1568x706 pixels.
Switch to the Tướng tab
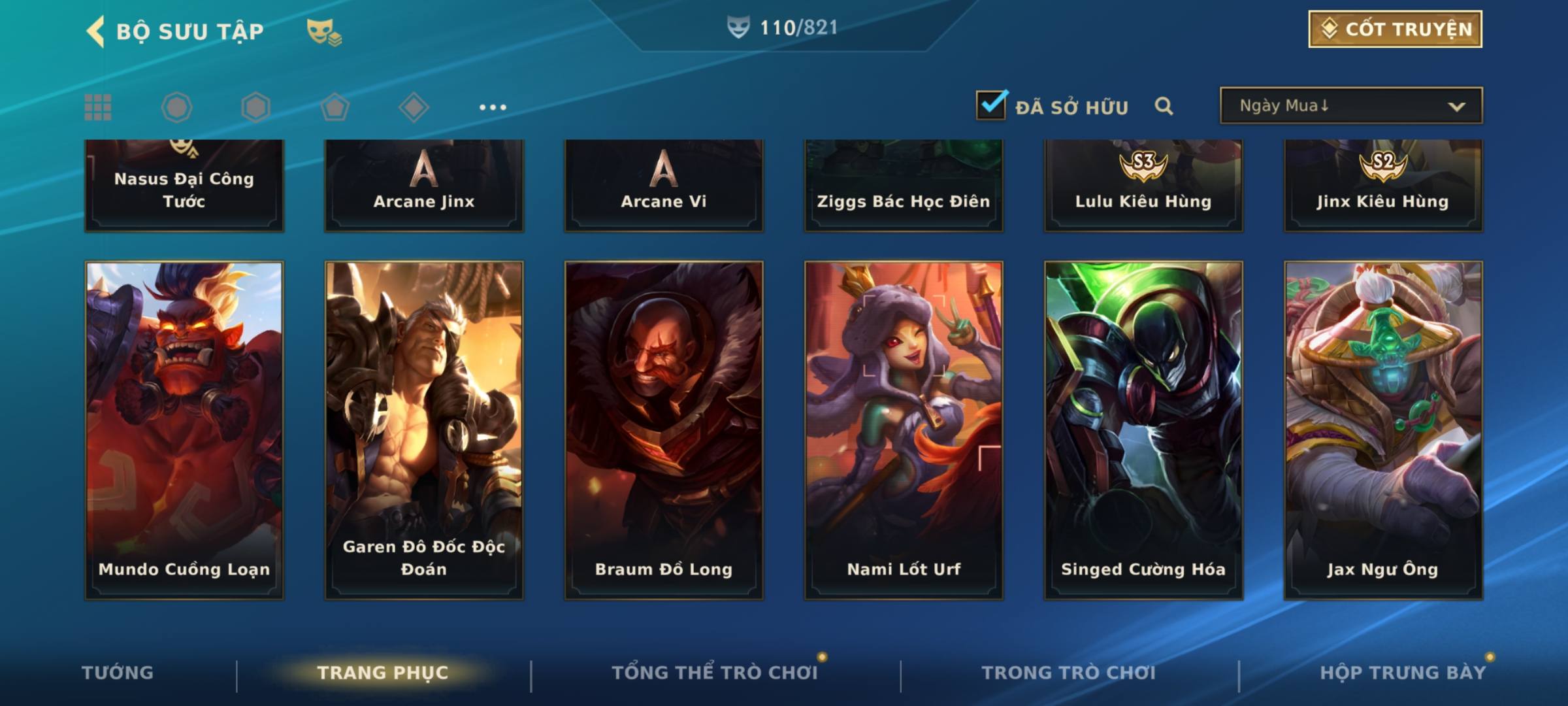[118, 673]
